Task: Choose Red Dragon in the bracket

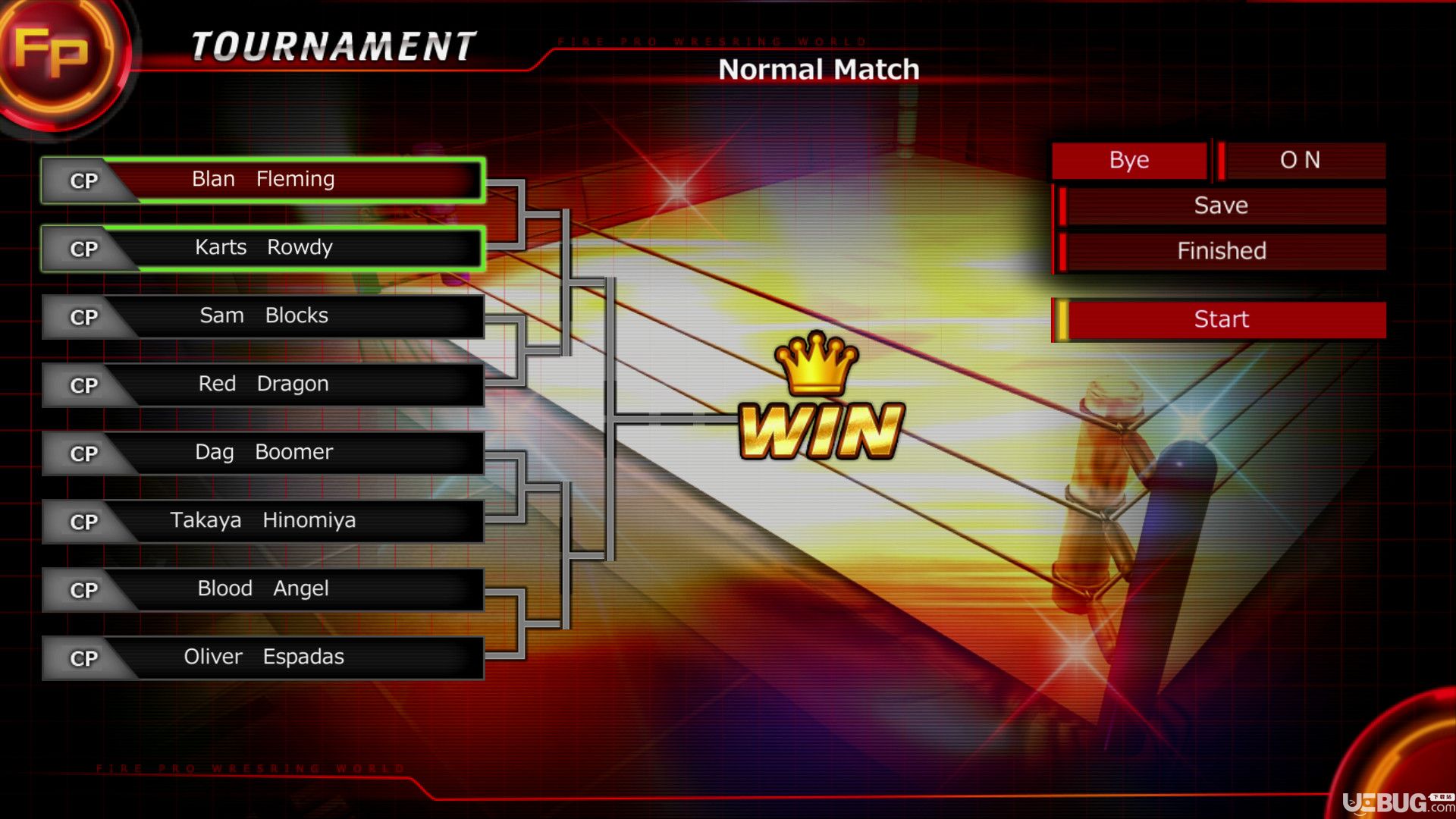Action: click(263, 384)
